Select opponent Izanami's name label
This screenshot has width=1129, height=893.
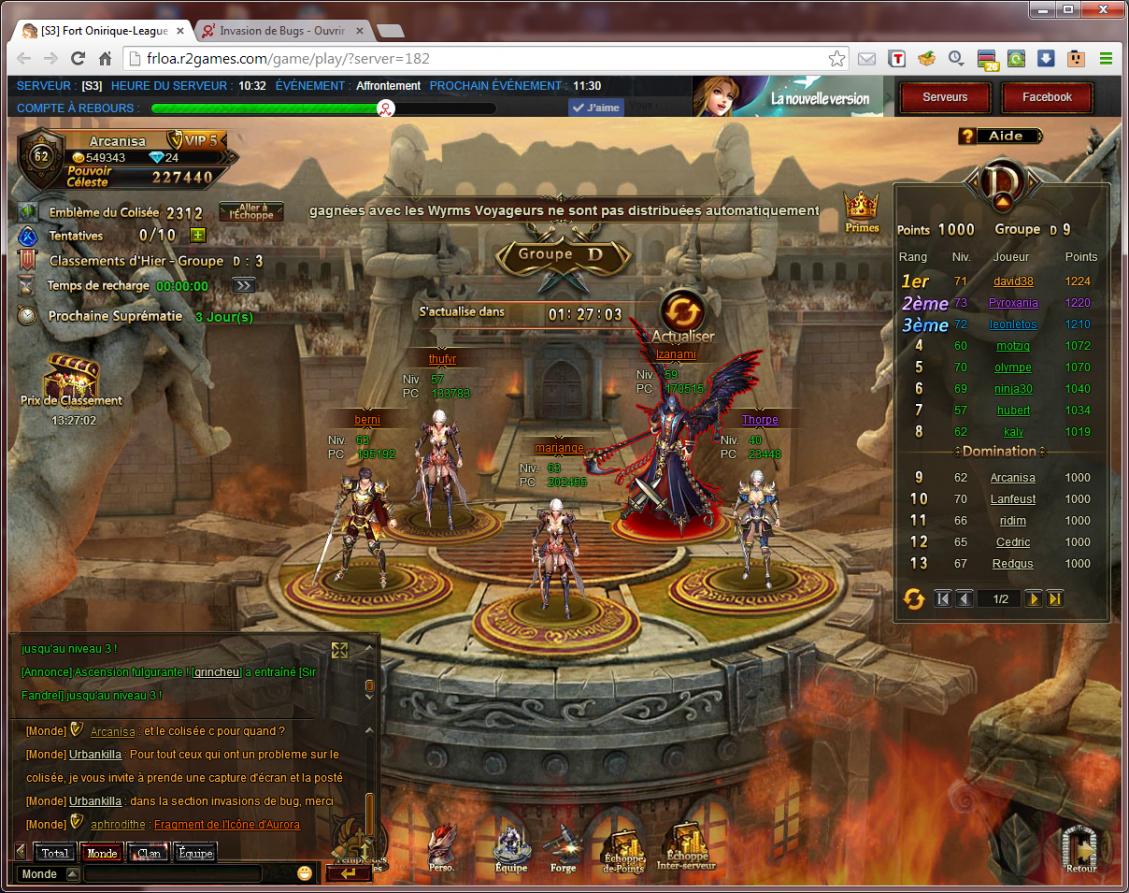tap(675, 354)
